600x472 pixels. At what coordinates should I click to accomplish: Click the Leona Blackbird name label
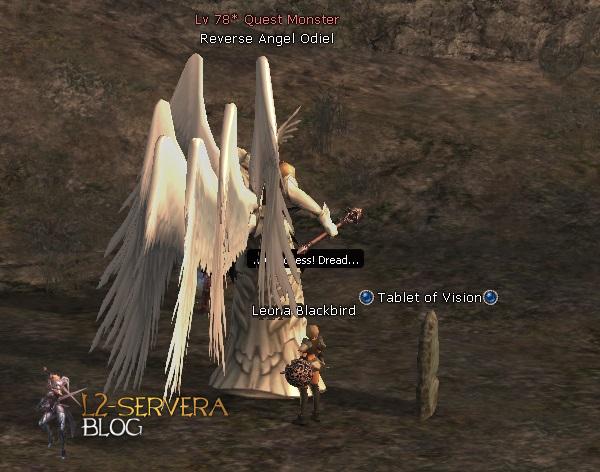pyautogui.click(x=303, y=311)
